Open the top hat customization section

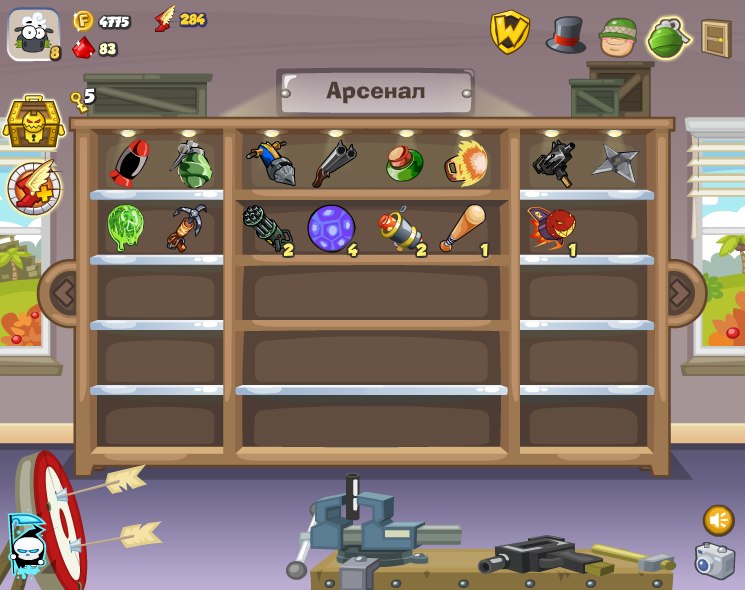566,35
